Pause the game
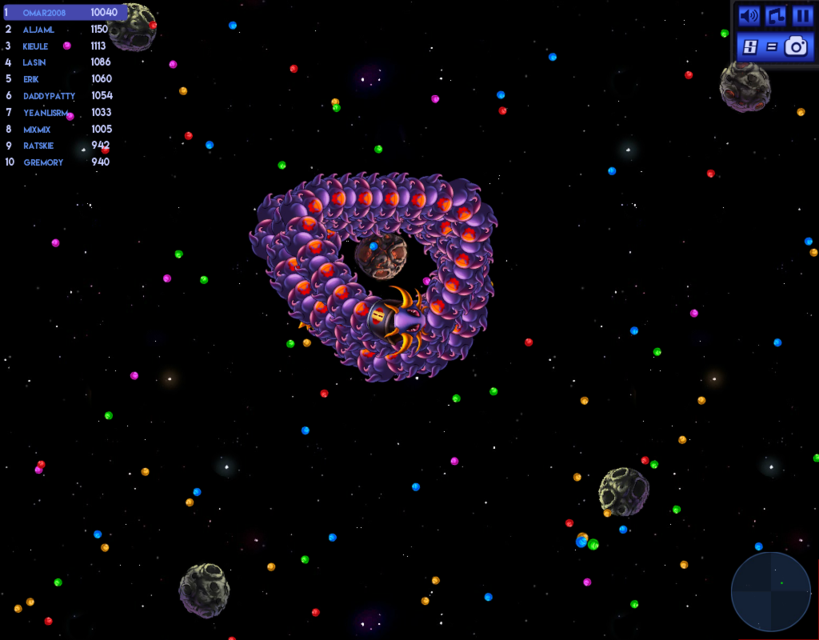 point(802,16)
